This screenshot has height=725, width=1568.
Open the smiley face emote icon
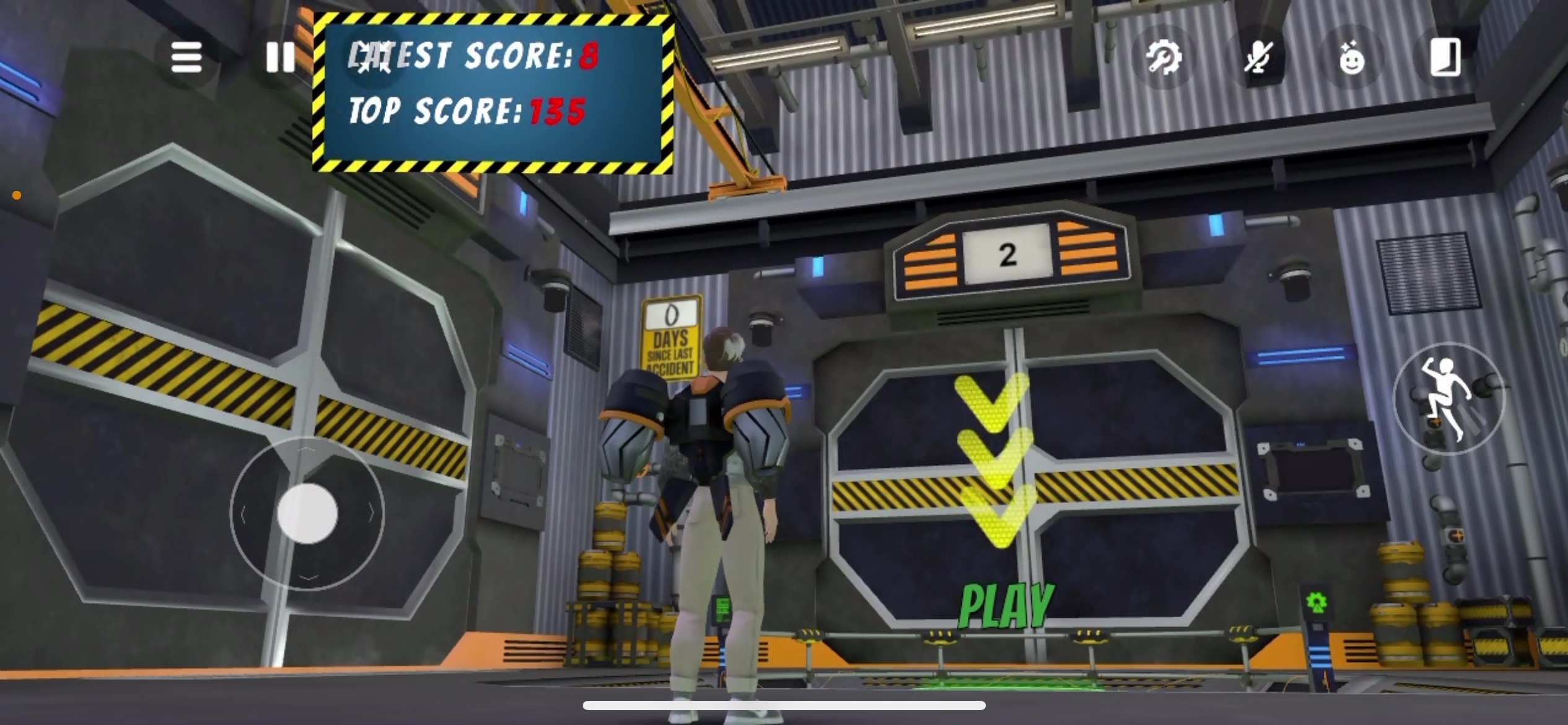1352,59
